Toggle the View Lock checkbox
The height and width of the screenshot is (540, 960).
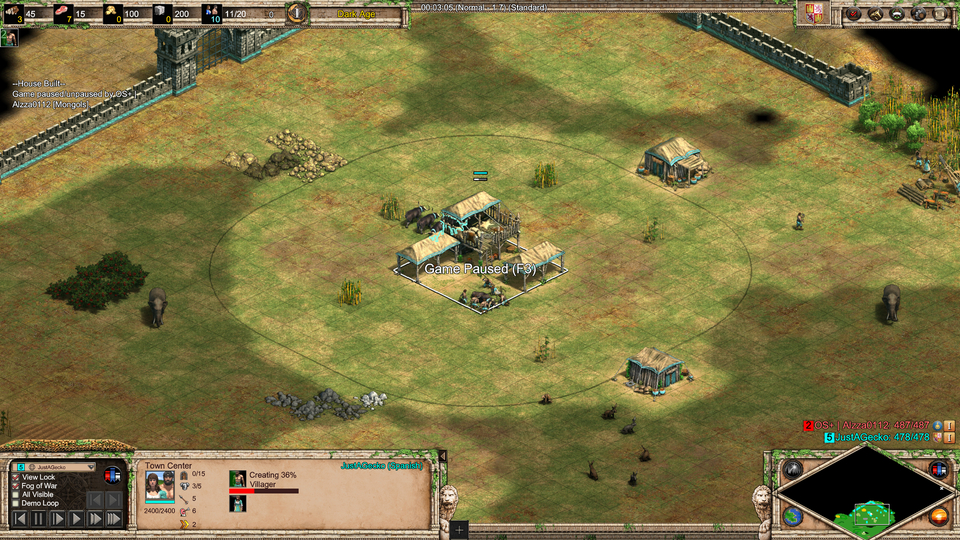(15, 478)
